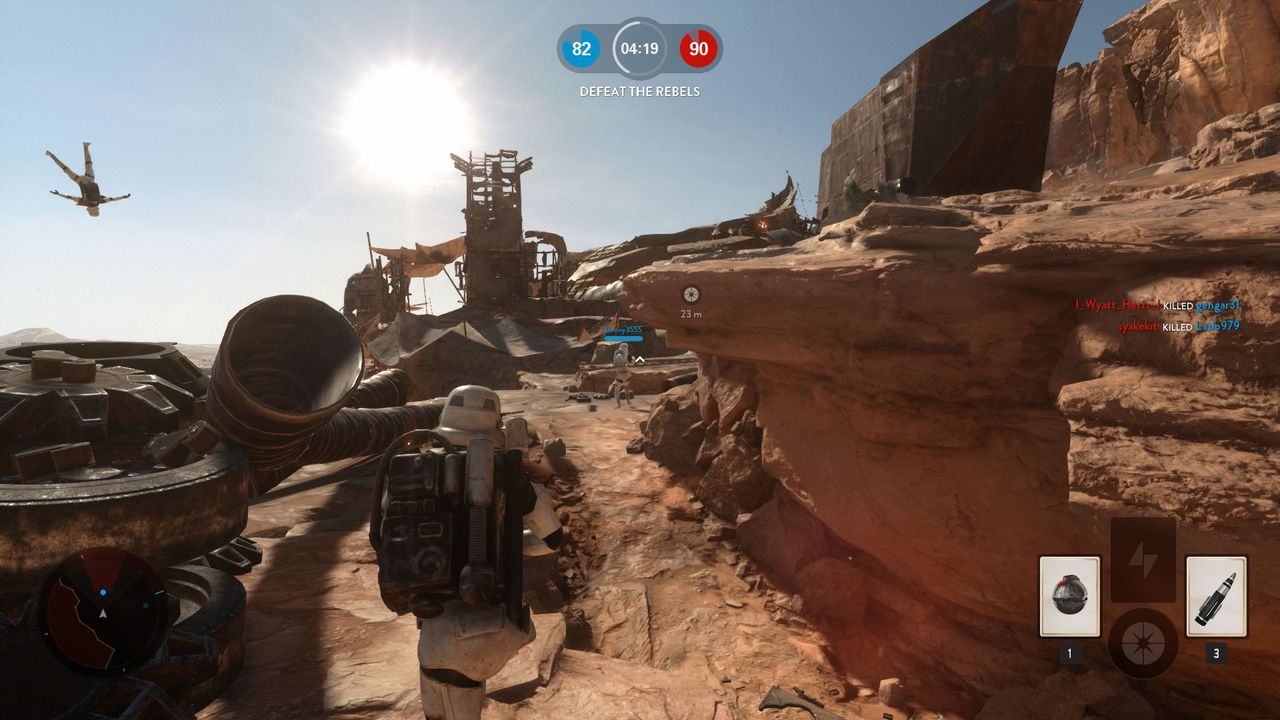
Task: Click the circular starburst icon under the cards
Action: (x=1143, y=643)
